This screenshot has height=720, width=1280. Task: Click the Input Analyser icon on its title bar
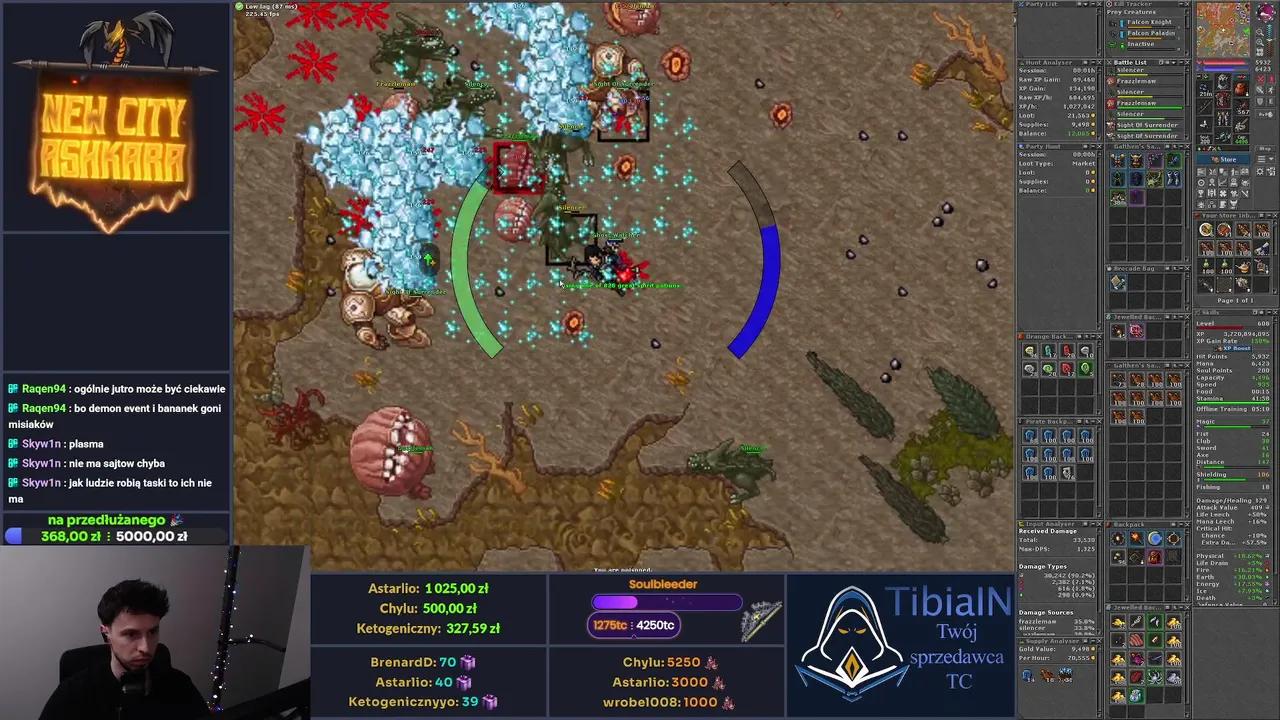(1022, 524)
